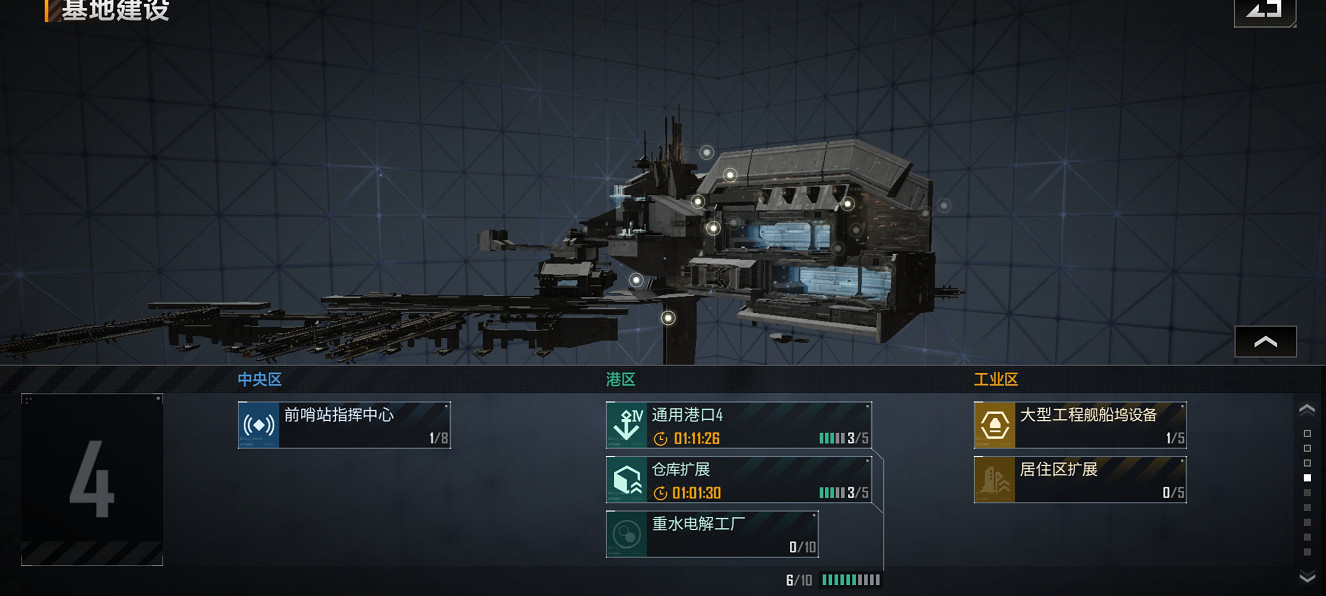The width and height of the screenshot is (1326, 596).
Task: Collapse the panel with the up-chevron button
Action: click(x=1265, y=342)
